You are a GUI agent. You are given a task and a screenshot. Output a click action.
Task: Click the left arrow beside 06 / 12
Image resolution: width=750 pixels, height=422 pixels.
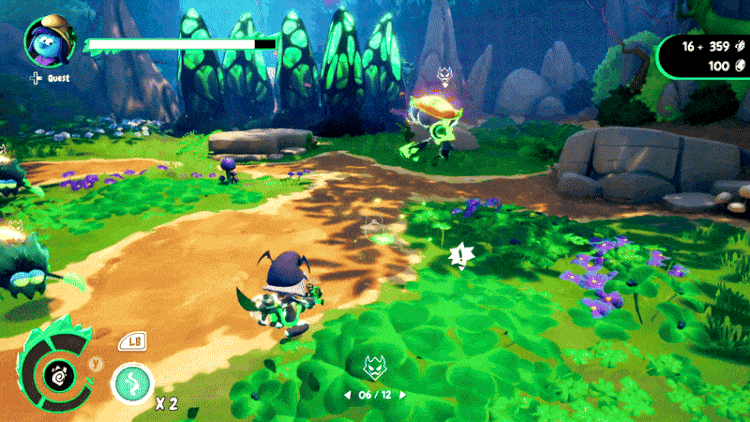click(349, 394)
